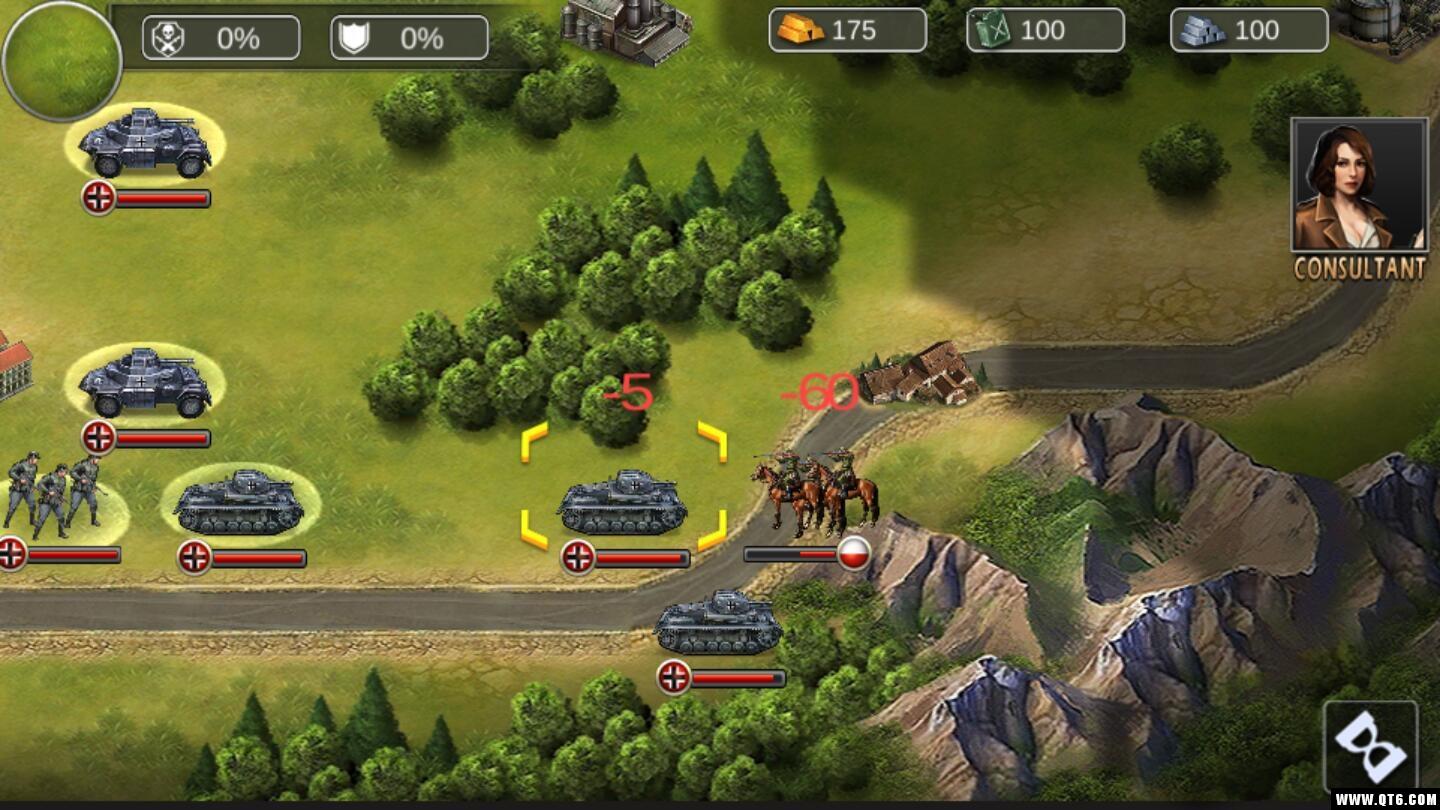The width and height of the screenshot is (1440, 810).
Task: Select the tank positioned on the road
Action: pyautogui.click(x=717, y=622)
